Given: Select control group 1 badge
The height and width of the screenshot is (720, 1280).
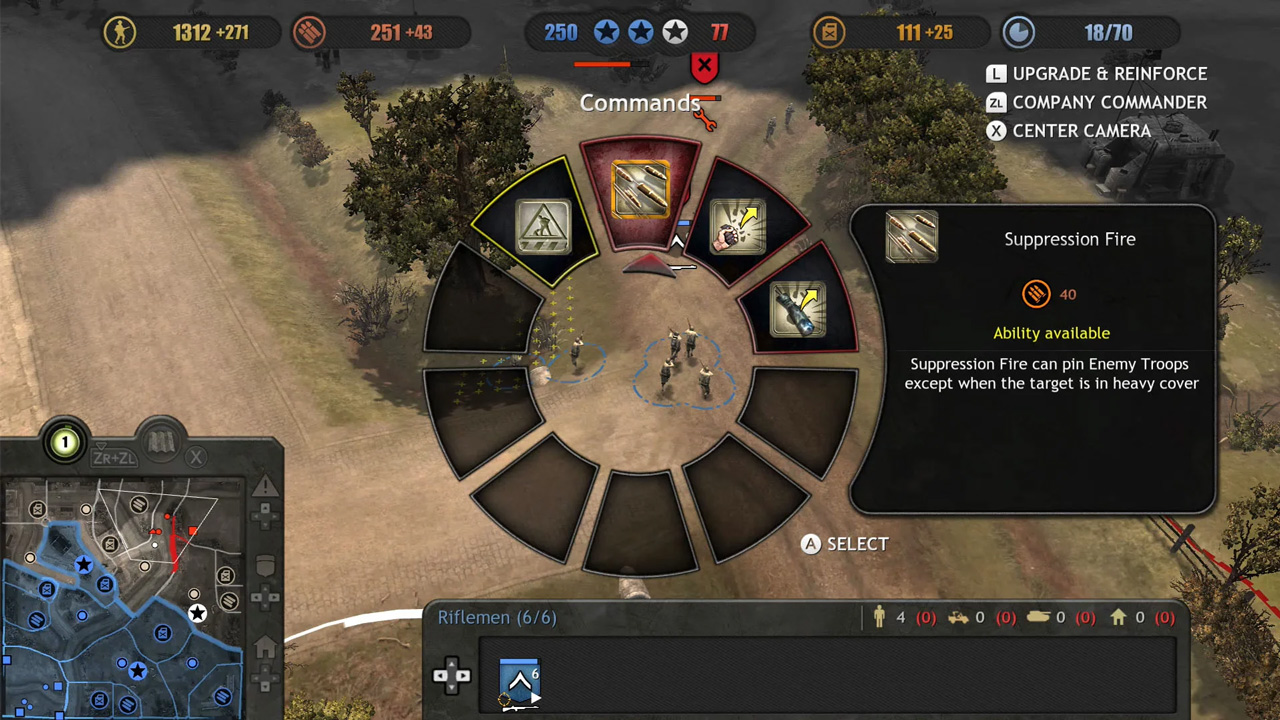Looking at the screenshot, I should [x=66, y=442].
